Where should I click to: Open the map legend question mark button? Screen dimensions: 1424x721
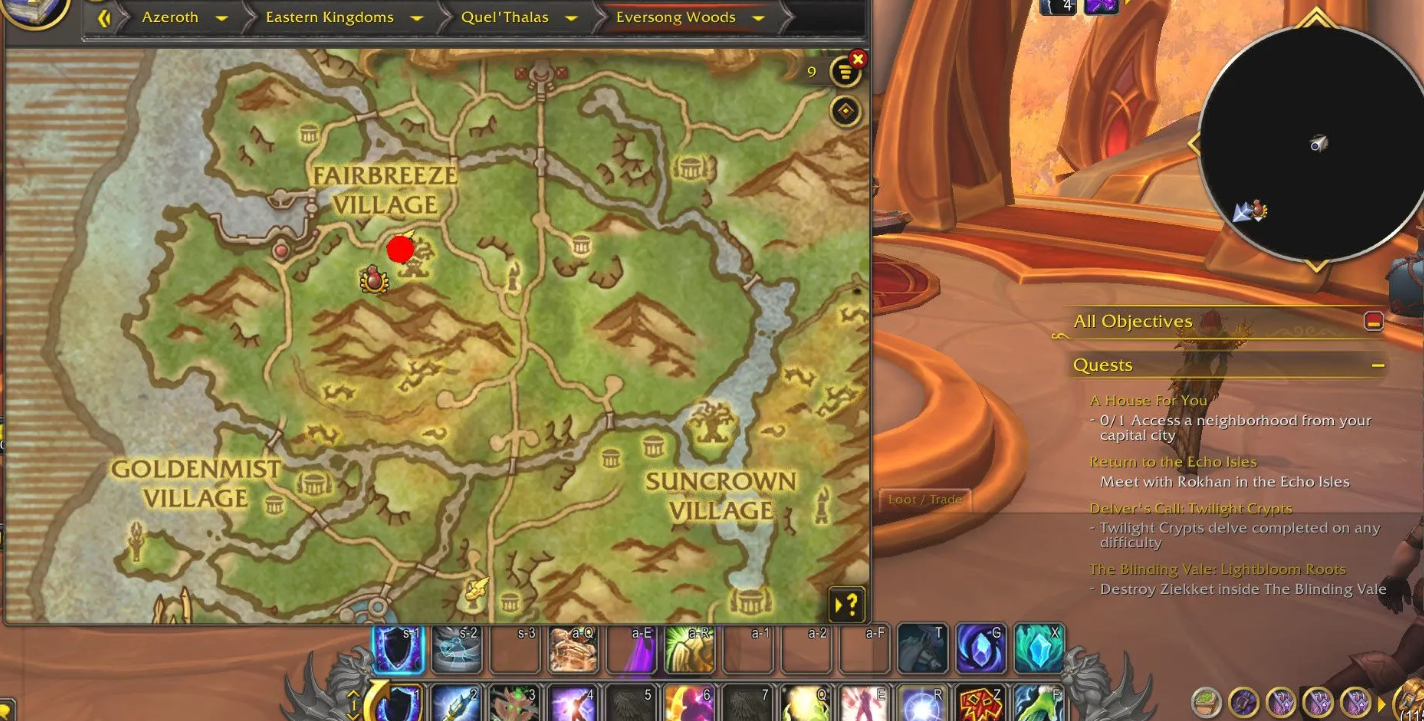point(846,604)
